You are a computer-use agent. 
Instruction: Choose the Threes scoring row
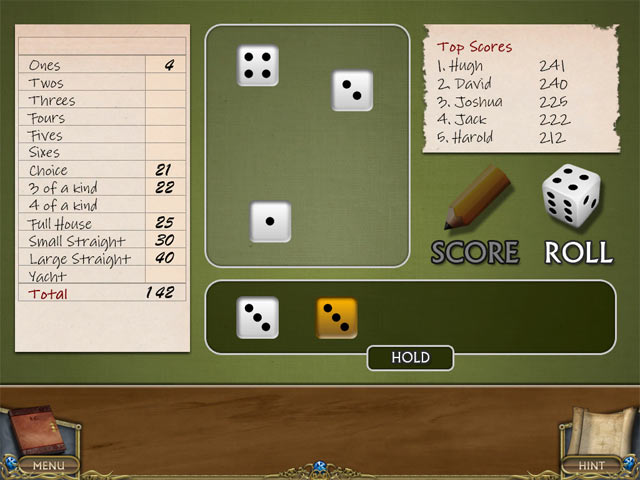tap(100, 100)
